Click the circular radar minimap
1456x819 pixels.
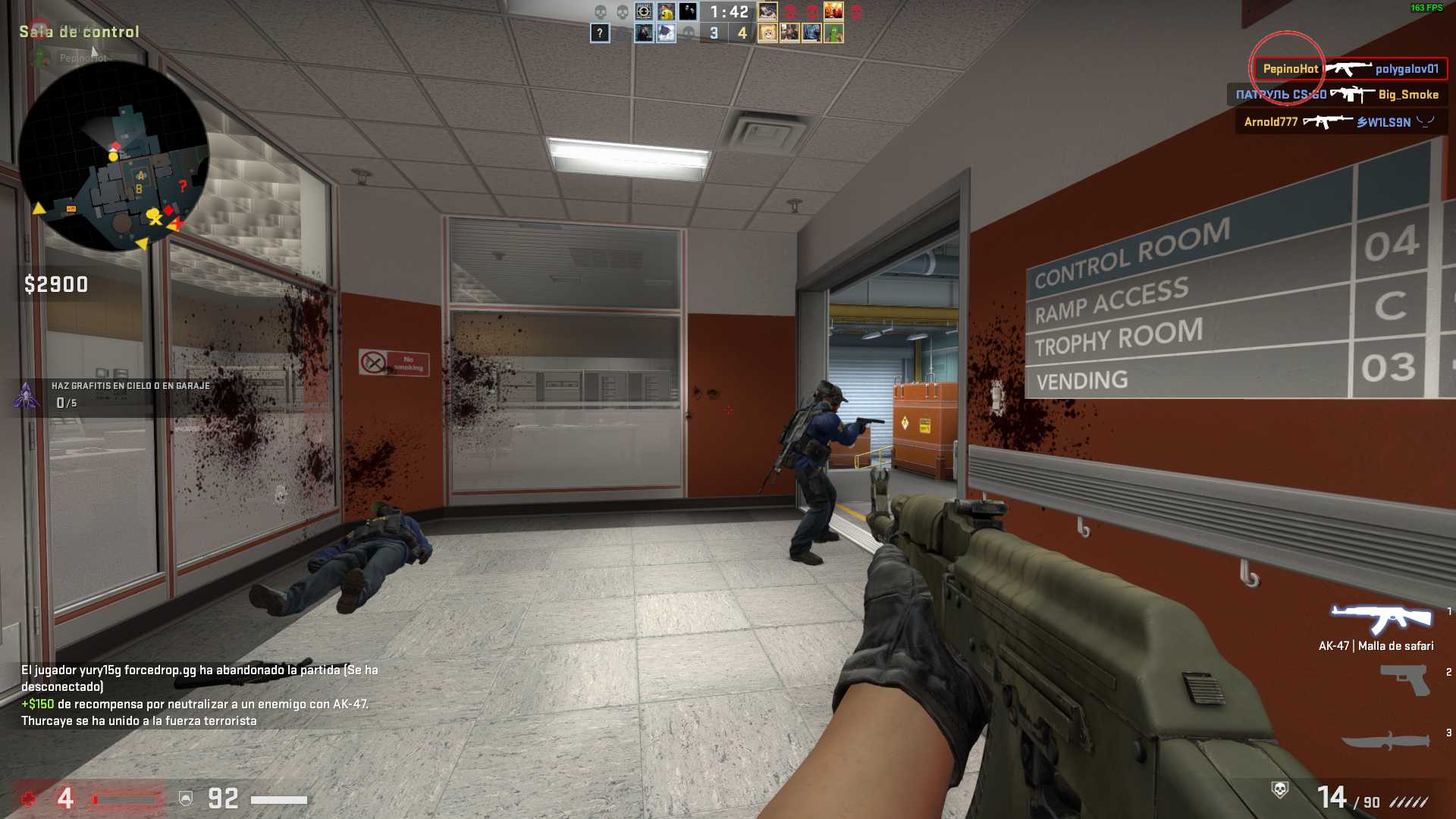[114, 155]
